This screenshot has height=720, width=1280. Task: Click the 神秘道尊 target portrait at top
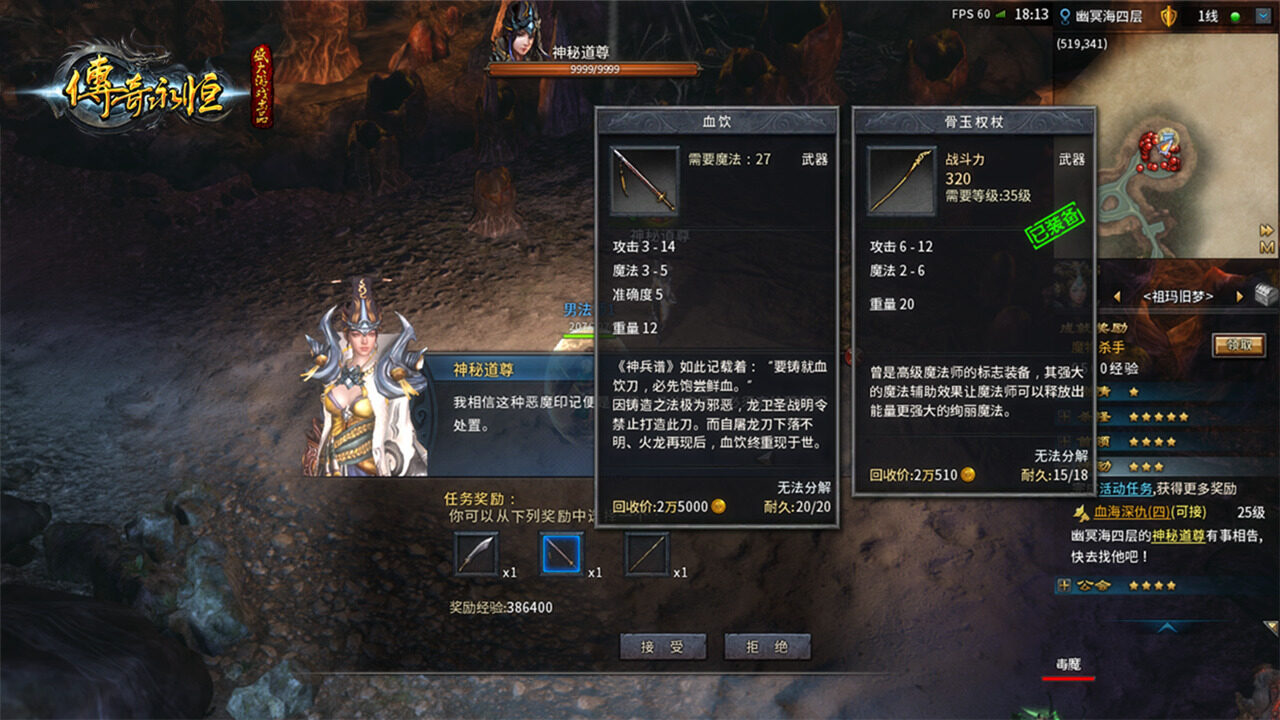[x=521, y=32]
